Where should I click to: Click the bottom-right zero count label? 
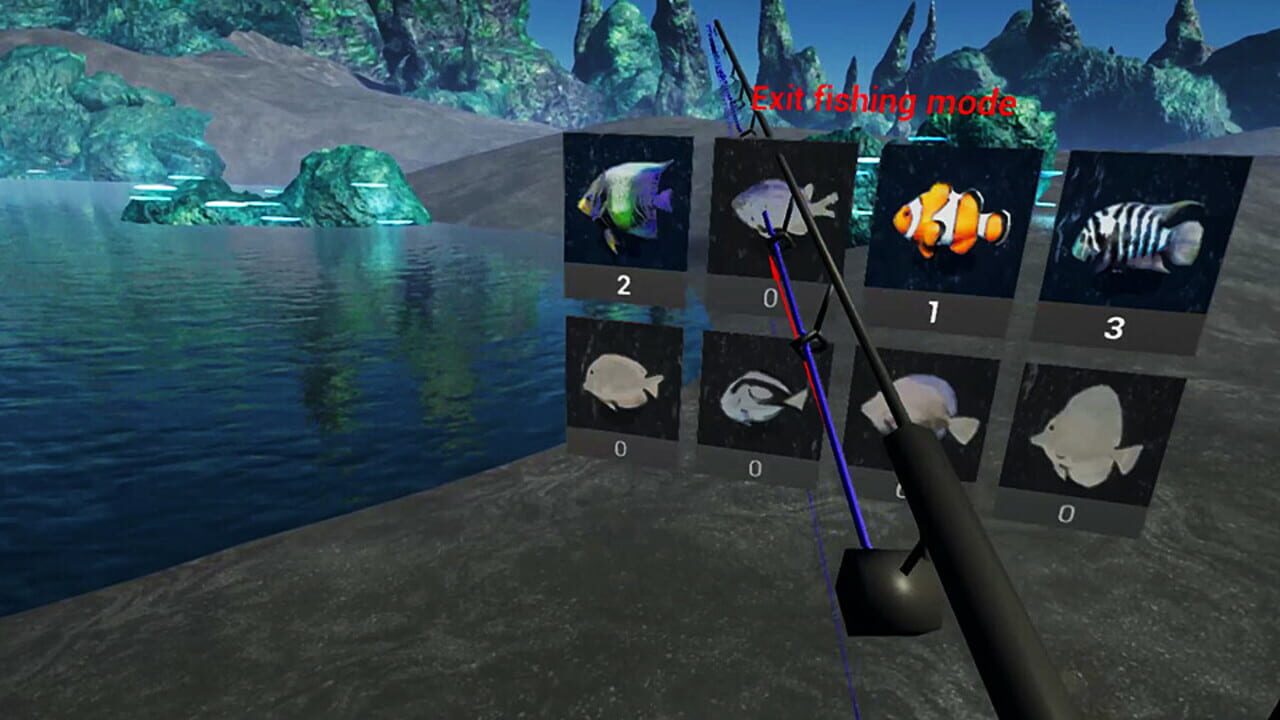coord(1065,513)
